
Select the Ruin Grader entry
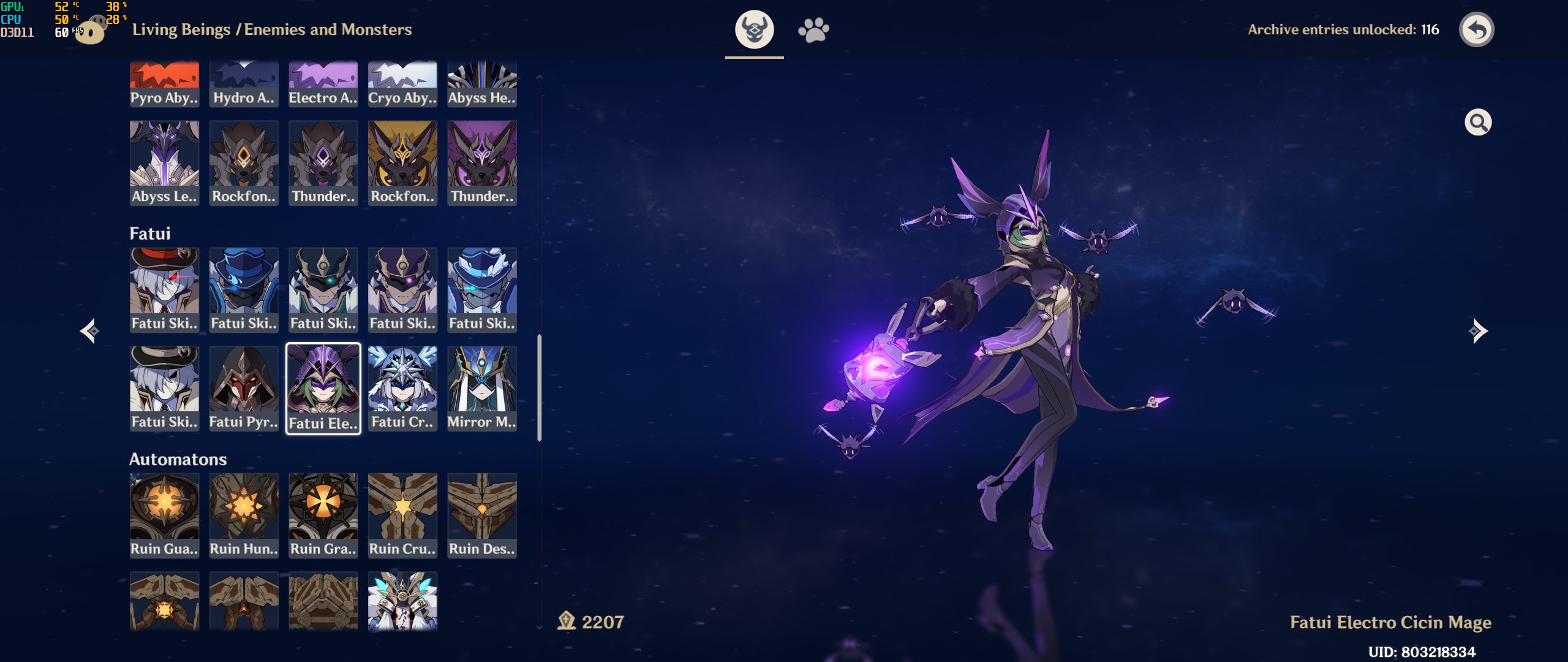click(323, 515)
